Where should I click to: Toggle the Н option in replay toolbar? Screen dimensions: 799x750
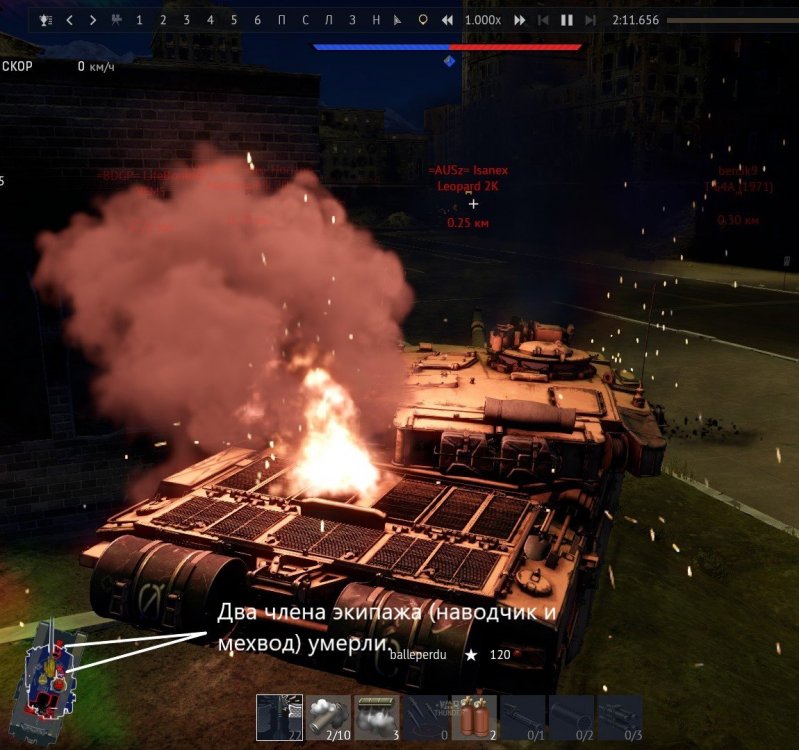click(376, 19)
